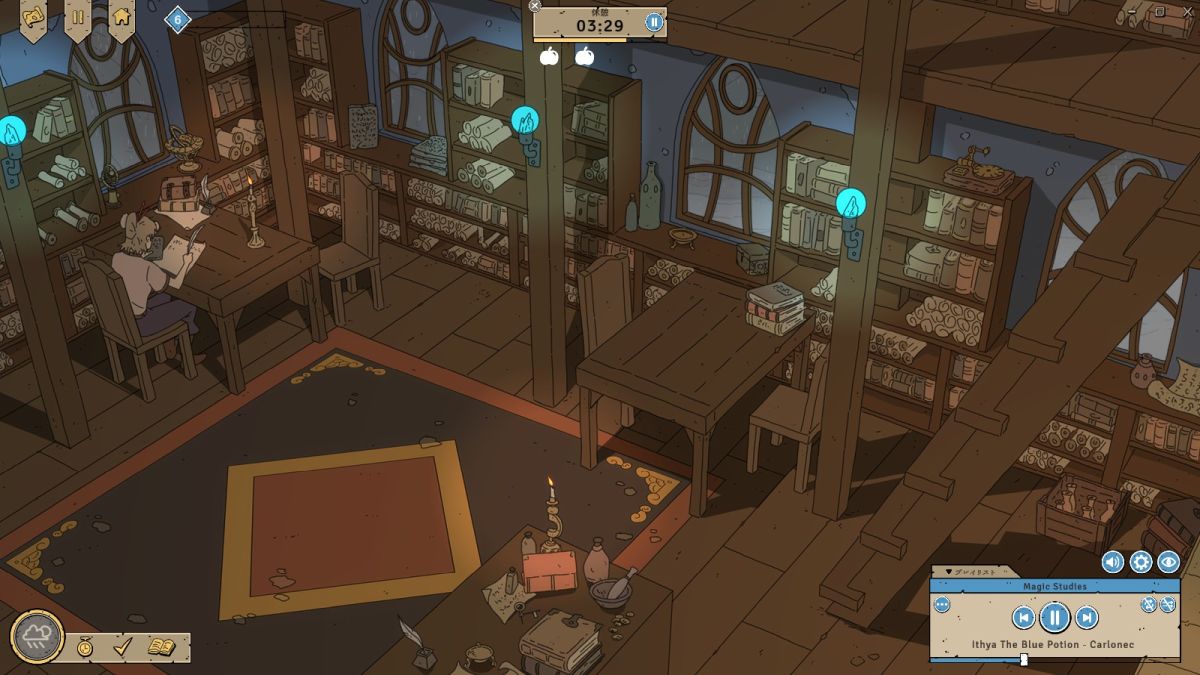Click the pause banner at top left
The image size is (1200, 675).
tap(77, 17)
